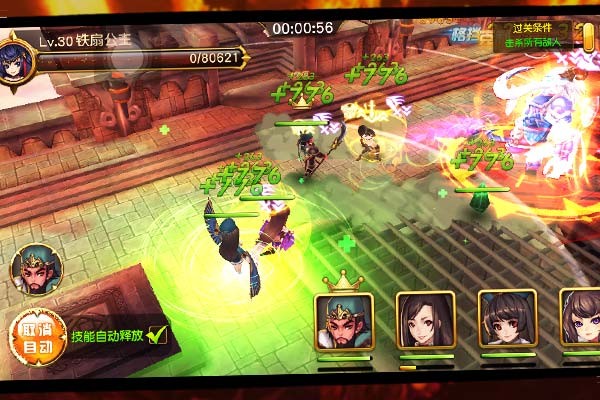Choose the dark-haired woman hero card
Screen dimensions: 600x400
[x=425, y=320]
